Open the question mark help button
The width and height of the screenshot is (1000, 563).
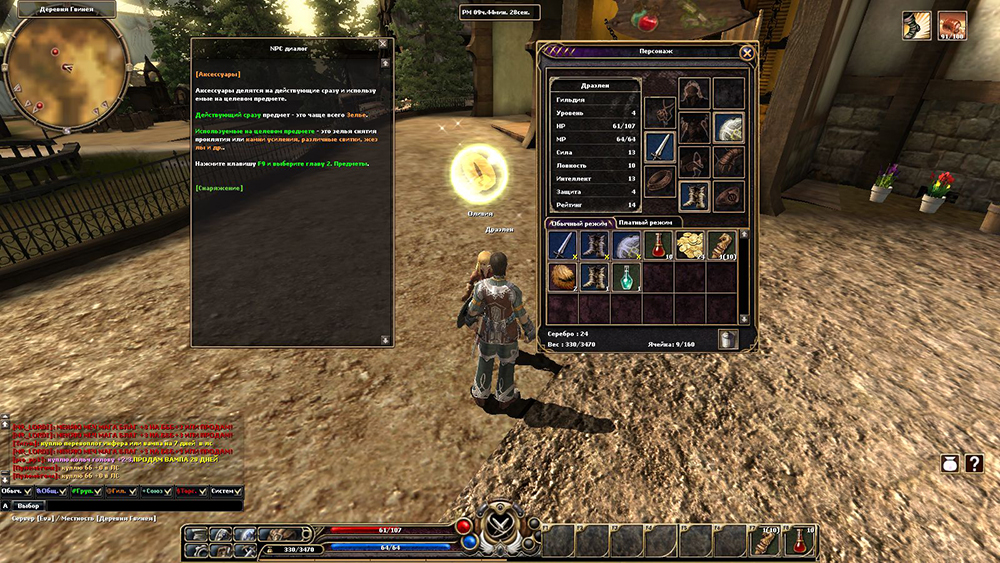tap(975, 464)
